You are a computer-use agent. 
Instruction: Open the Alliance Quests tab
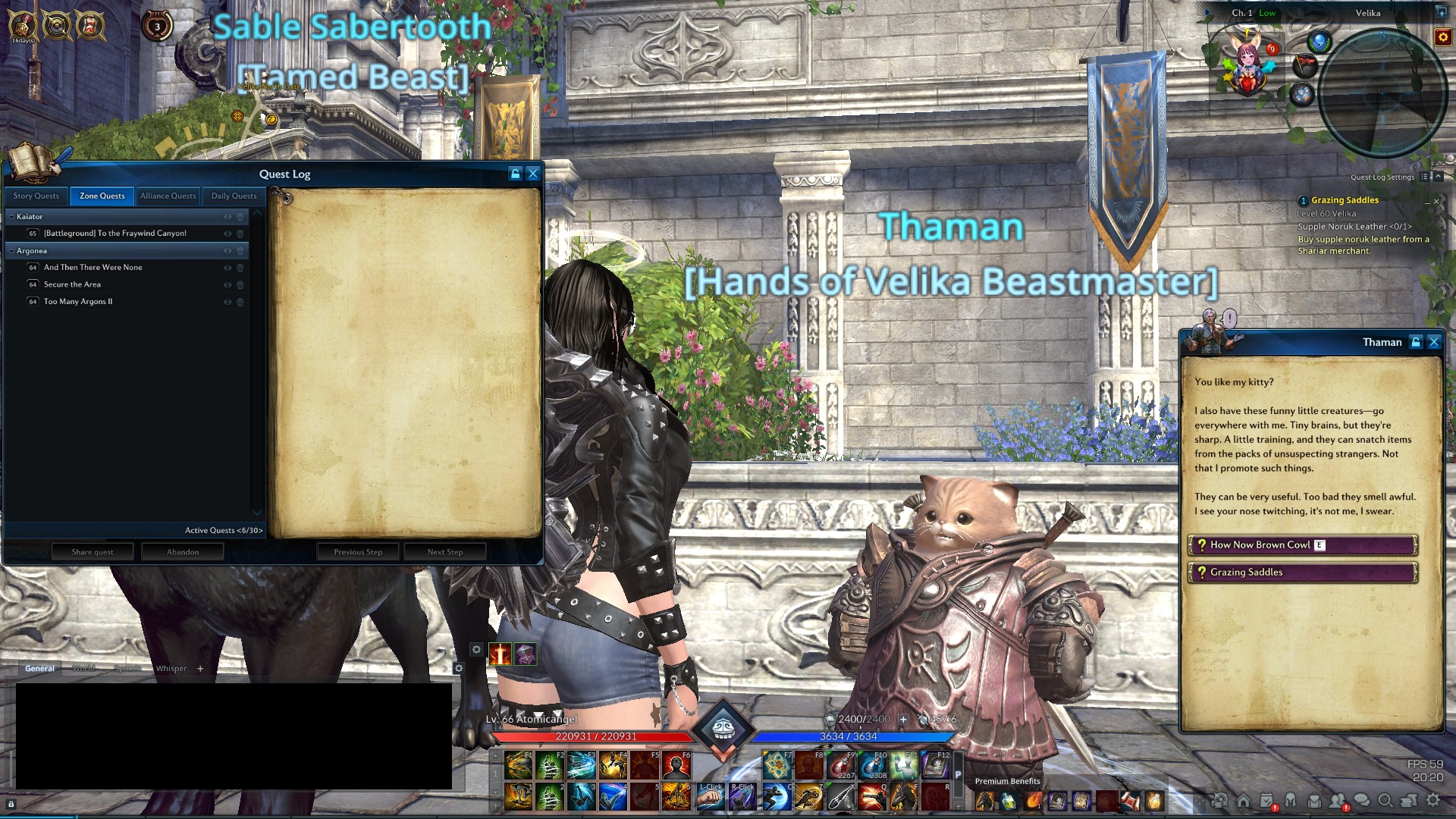click(x=168, y=196)
